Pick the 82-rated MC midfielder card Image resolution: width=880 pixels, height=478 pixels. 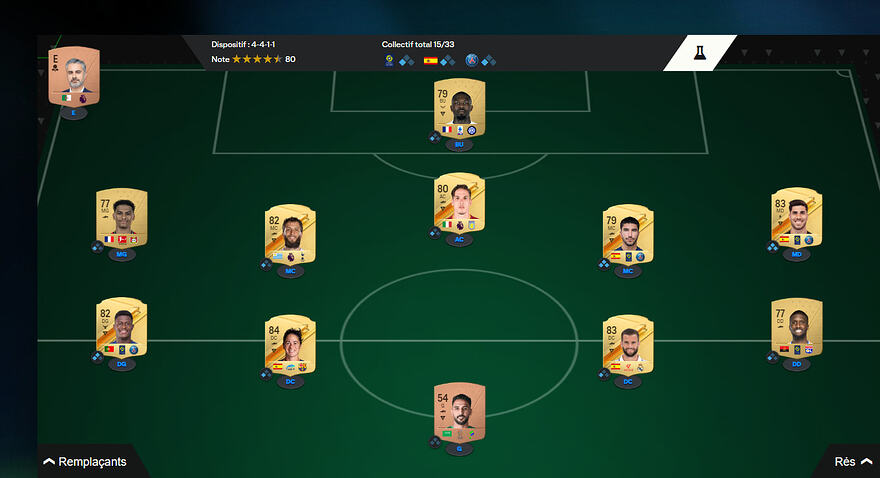[x=290, y=235]
